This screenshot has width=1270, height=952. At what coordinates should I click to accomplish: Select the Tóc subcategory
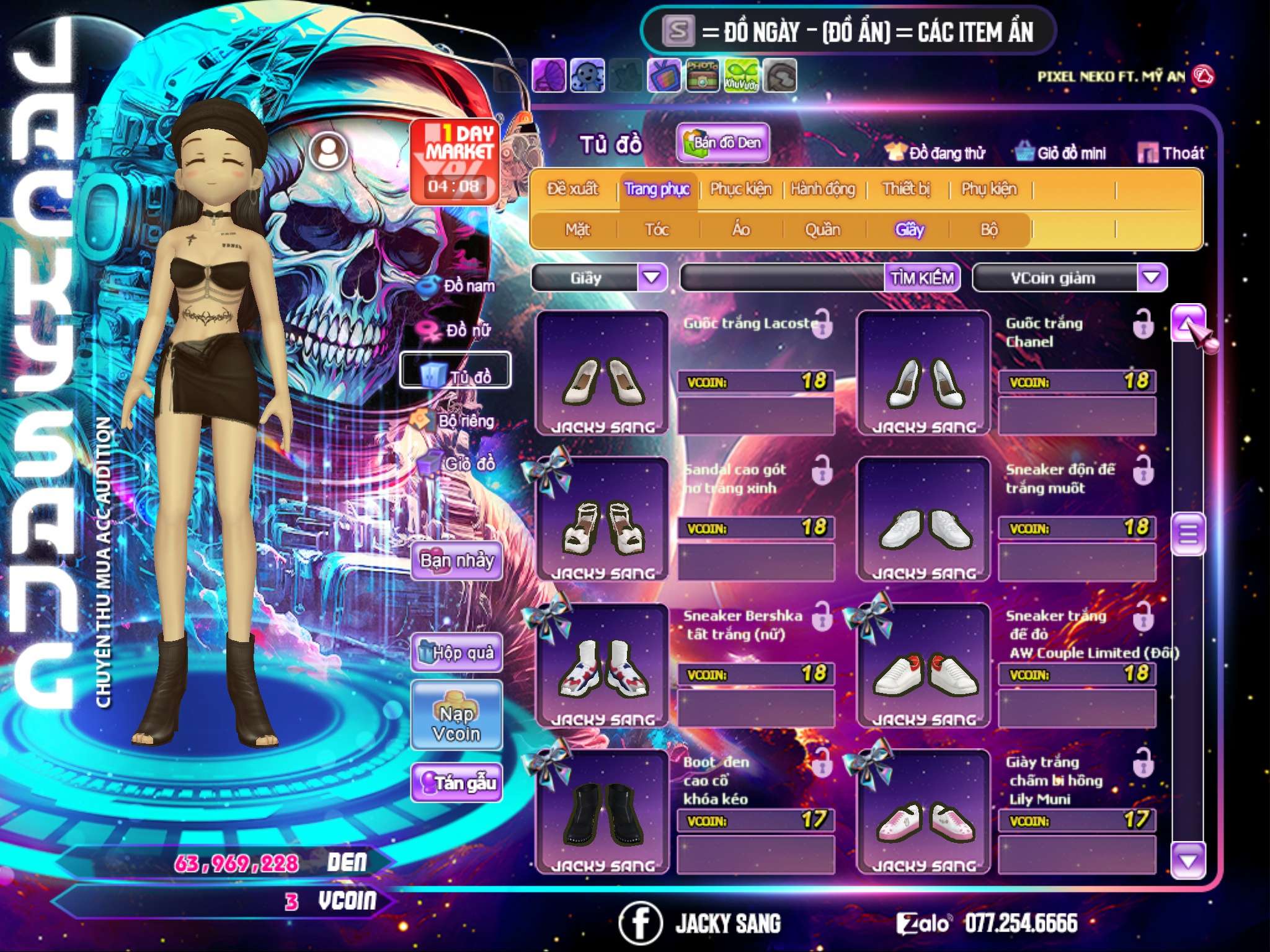[657, 230]
